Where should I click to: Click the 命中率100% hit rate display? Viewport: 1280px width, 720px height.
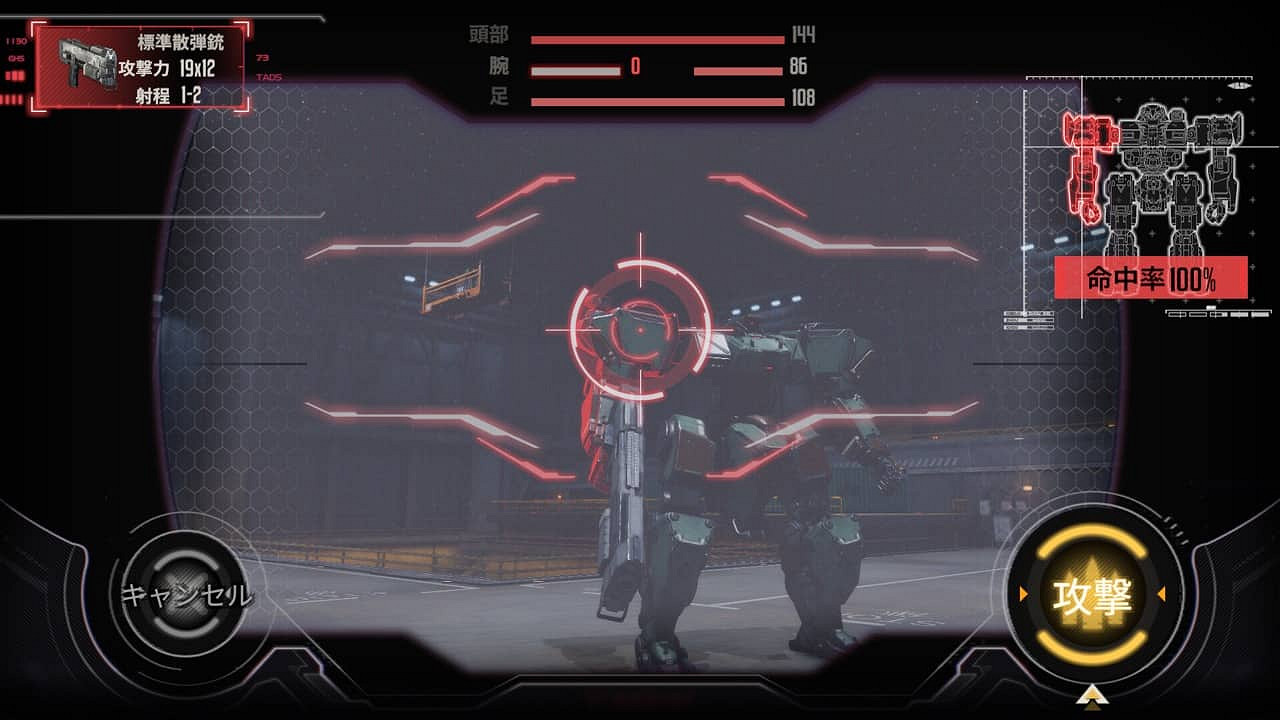(x=1151, y=276)
